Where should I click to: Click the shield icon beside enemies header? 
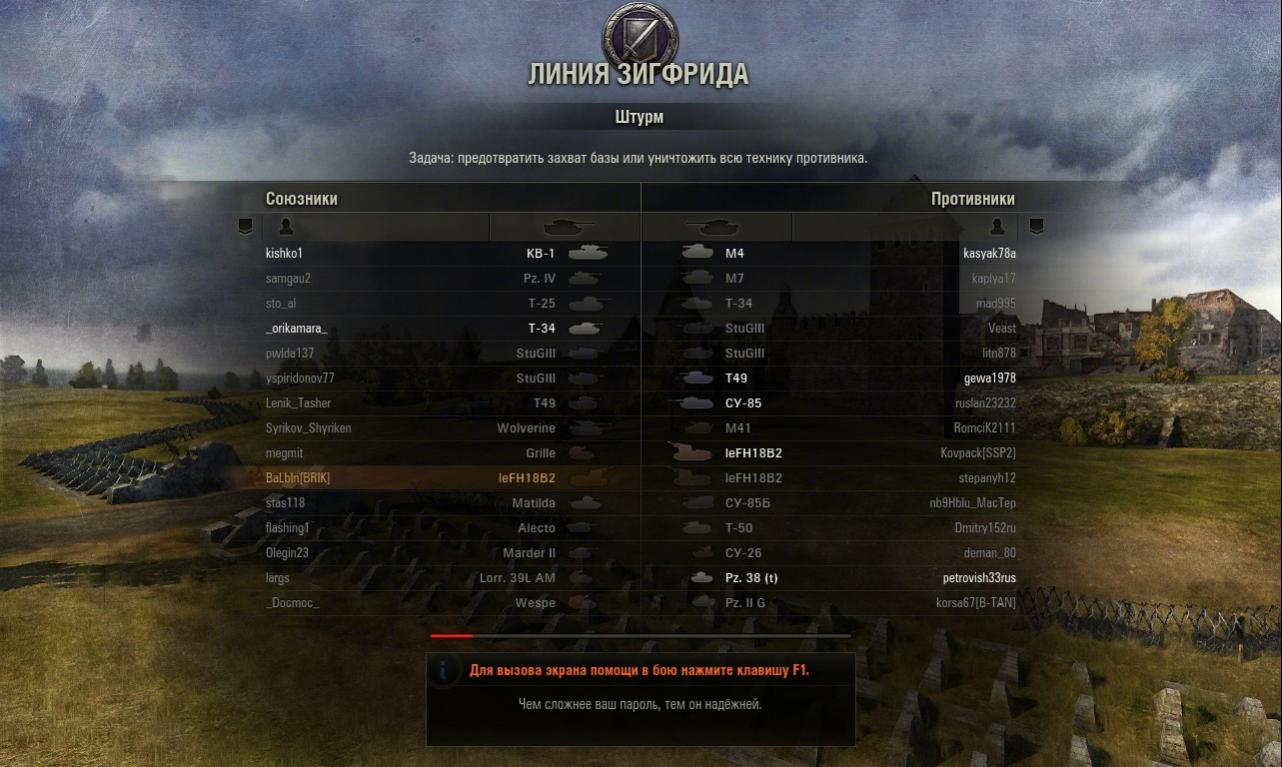pos(1036,226)
